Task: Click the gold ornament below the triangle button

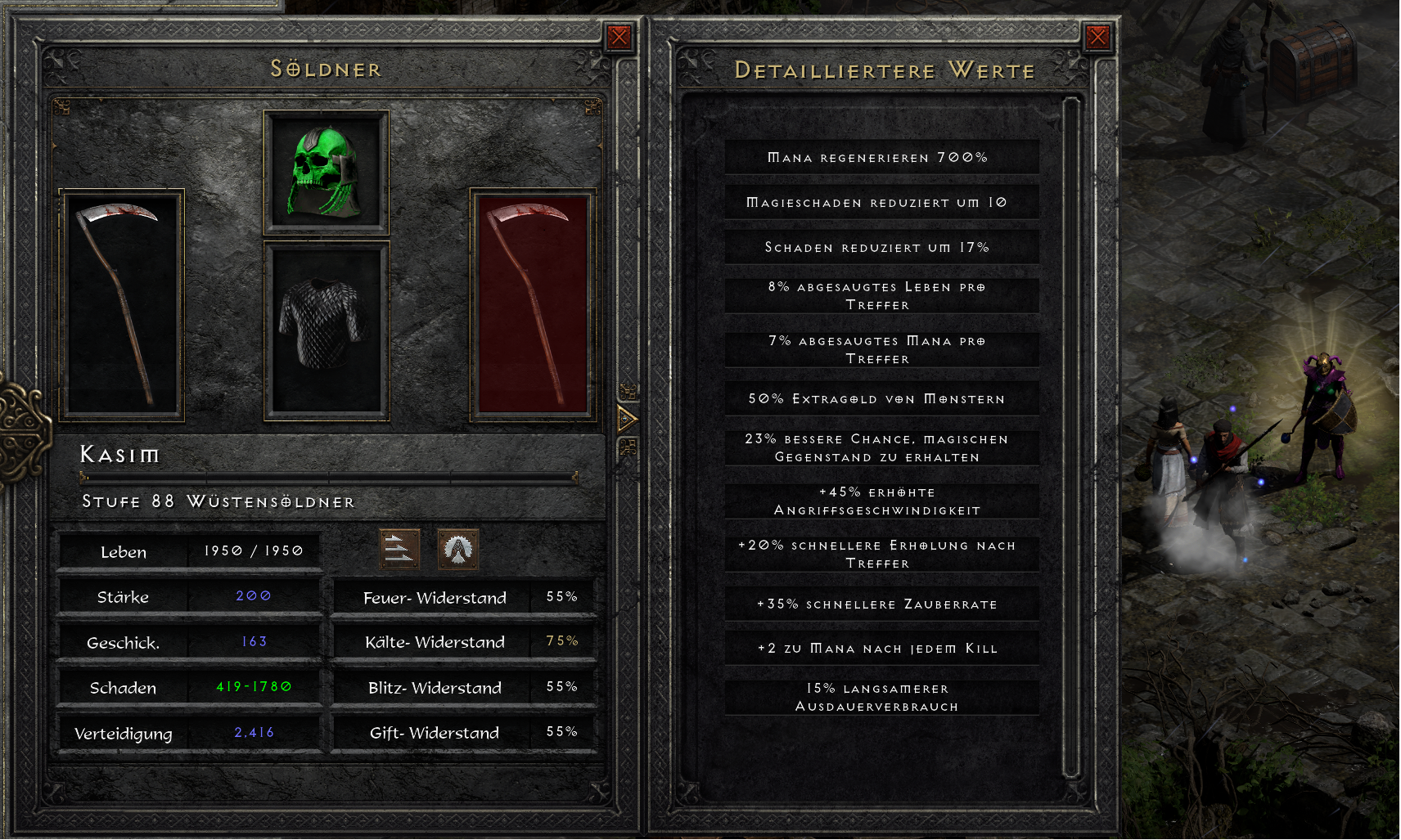Action: pos(628,447)
